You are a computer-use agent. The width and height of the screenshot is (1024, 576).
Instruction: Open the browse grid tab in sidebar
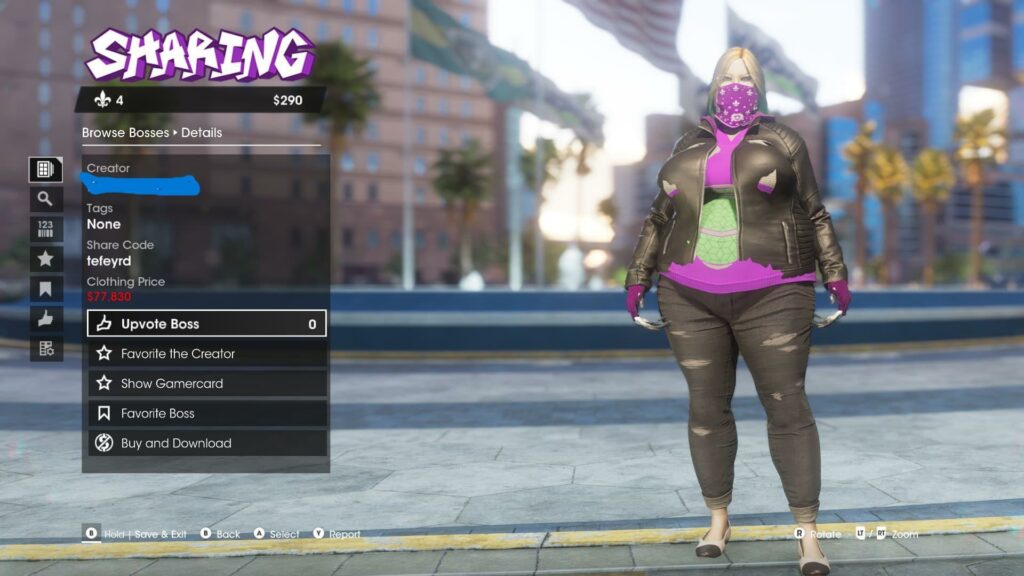point(45,169)
